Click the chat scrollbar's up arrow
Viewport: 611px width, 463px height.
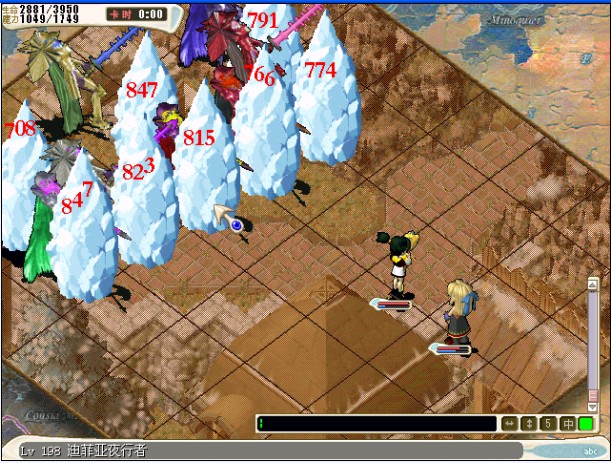(592, 285)
